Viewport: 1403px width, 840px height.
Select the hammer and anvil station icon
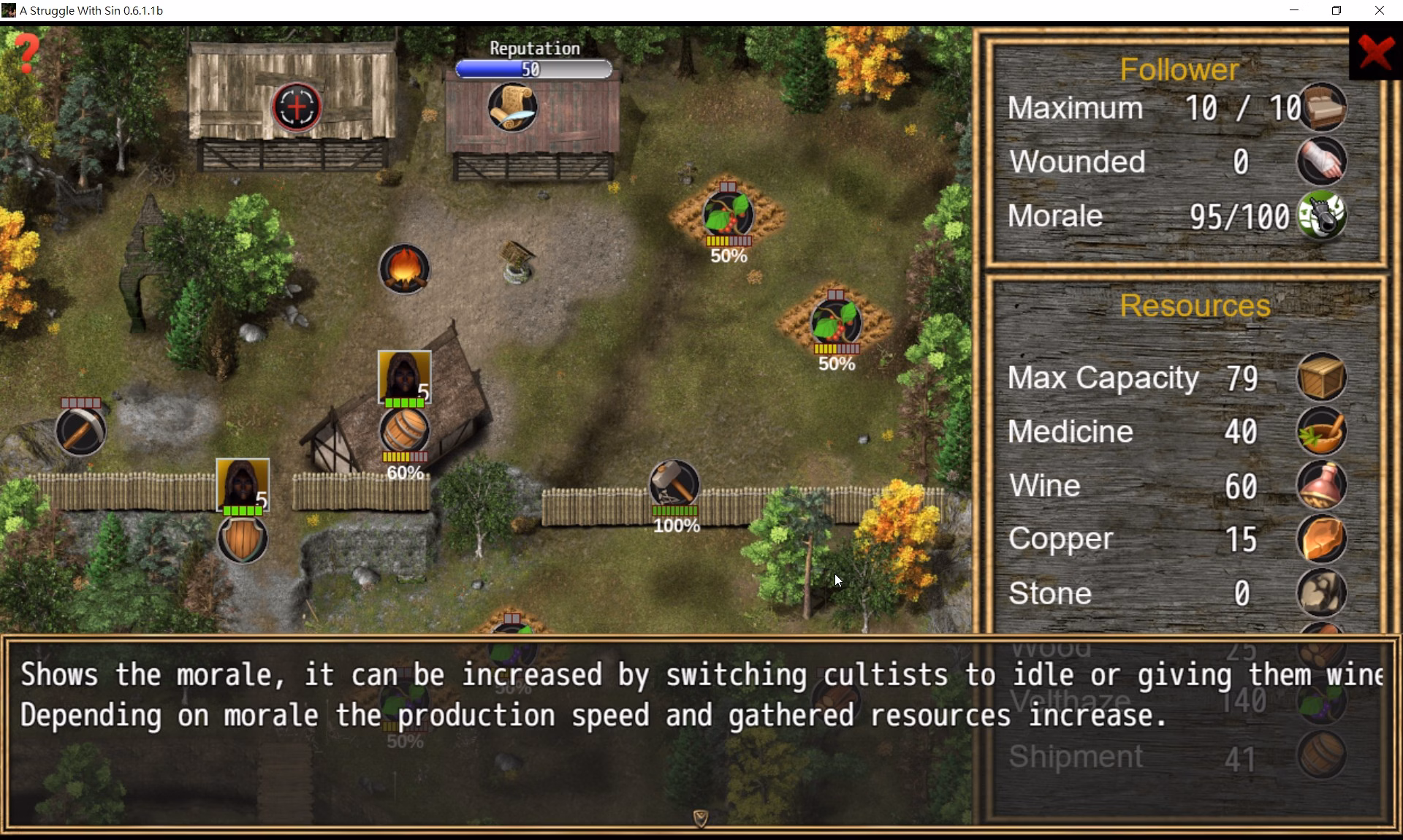pyautogui.click(x=674, y=484)
